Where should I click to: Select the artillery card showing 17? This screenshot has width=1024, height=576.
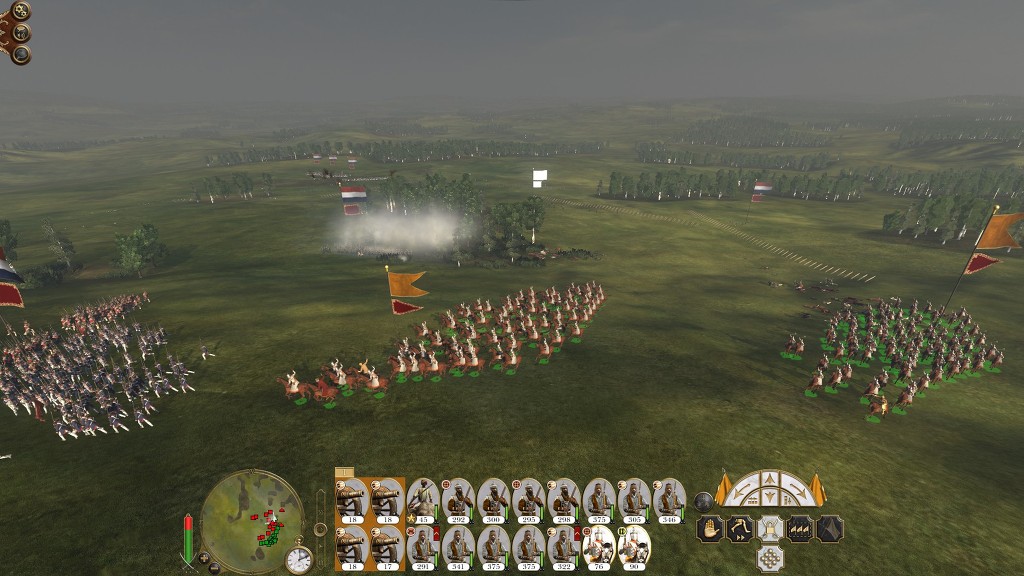[387, 547]
